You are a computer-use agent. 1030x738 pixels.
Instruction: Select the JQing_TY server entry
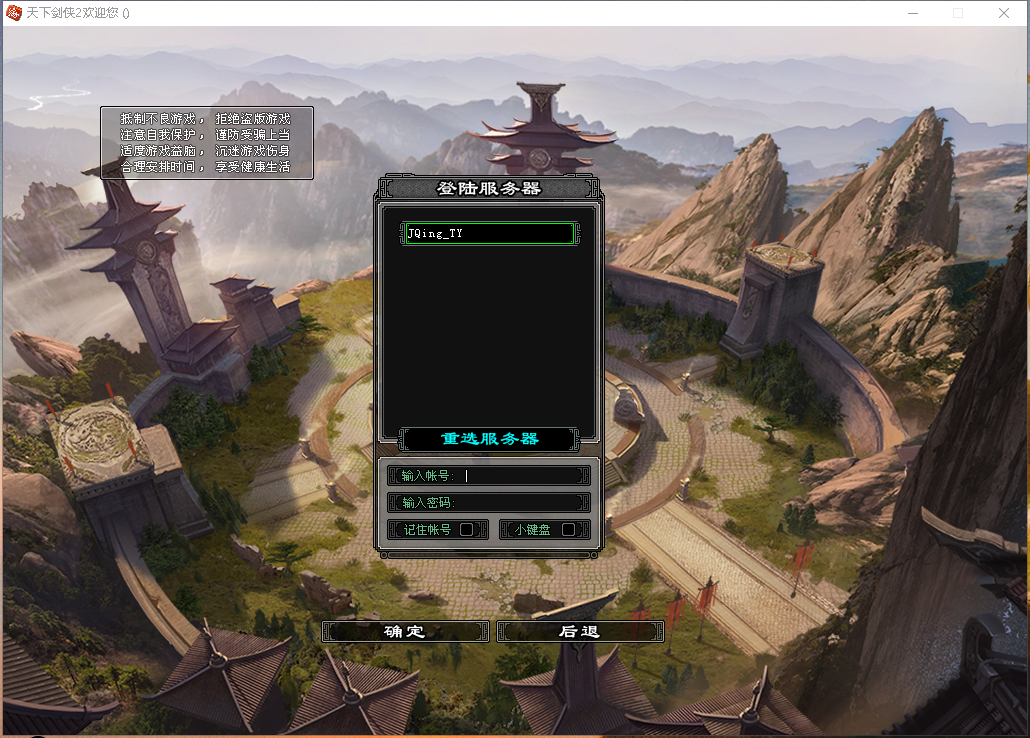pos(489,233)
